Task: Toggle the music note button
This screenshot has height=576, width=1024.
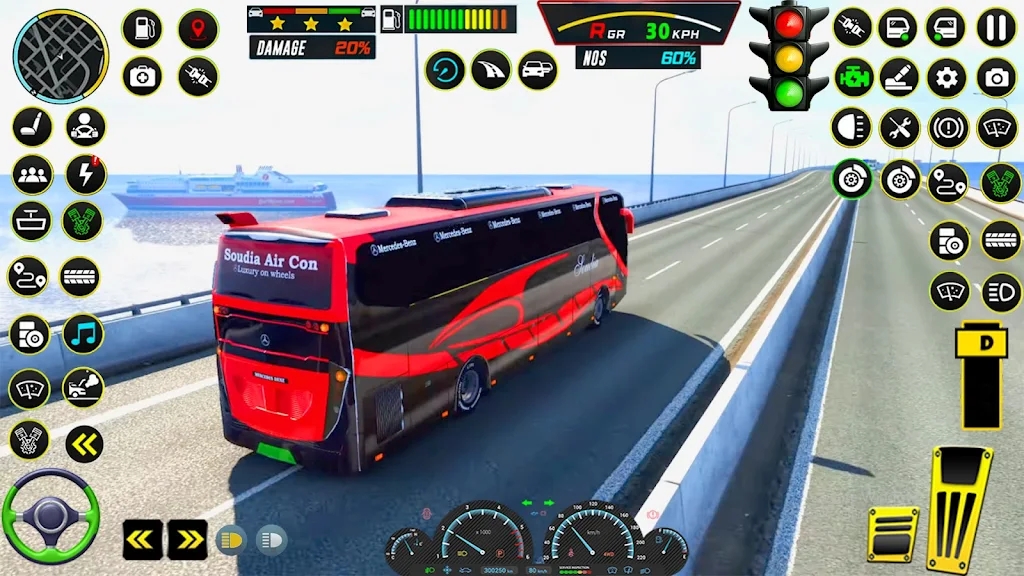Action: coord(83,334)
